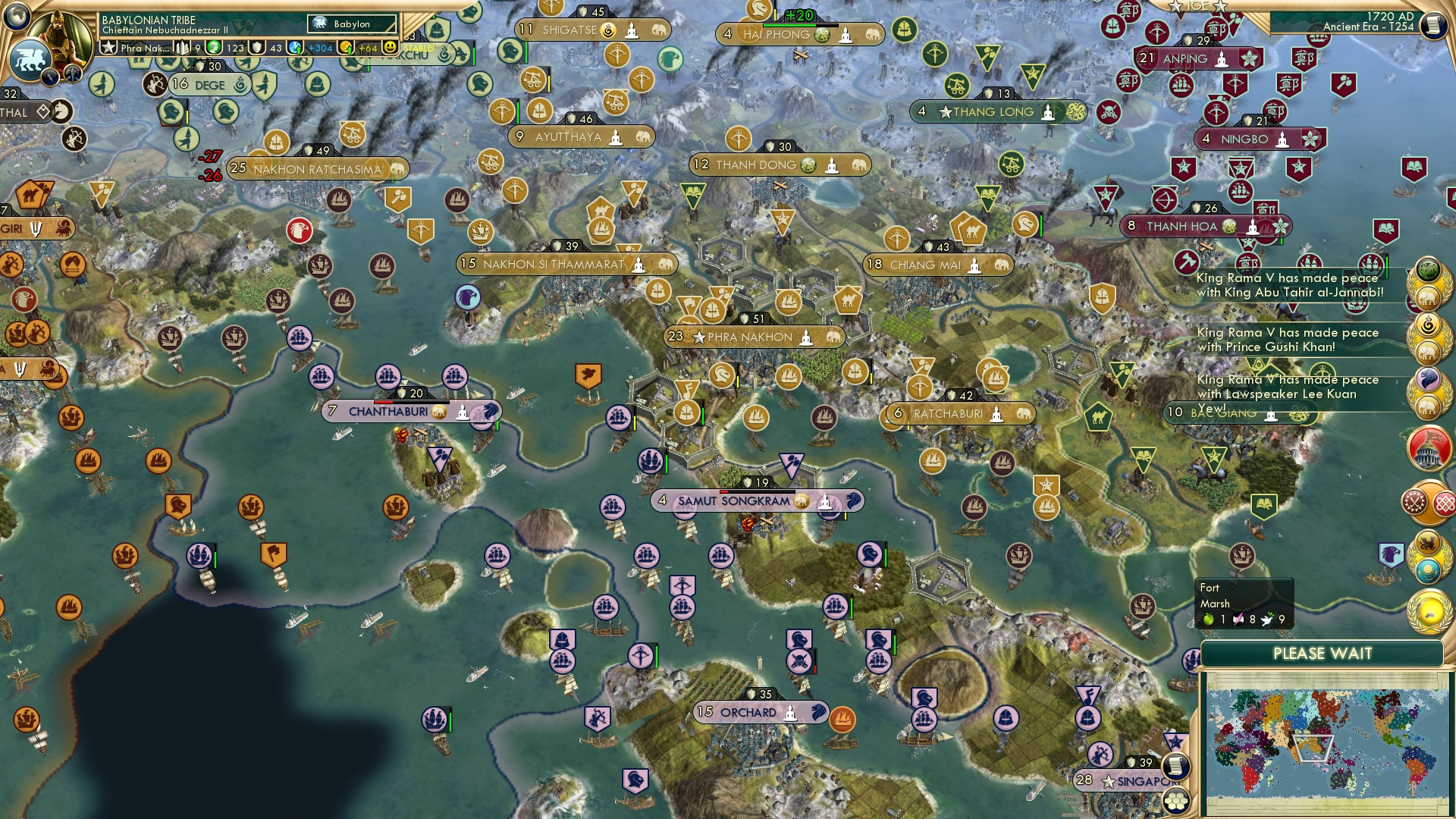Click the STABLE happiness smiley indicator
The image size is (1456, 819).
[390, 49]
